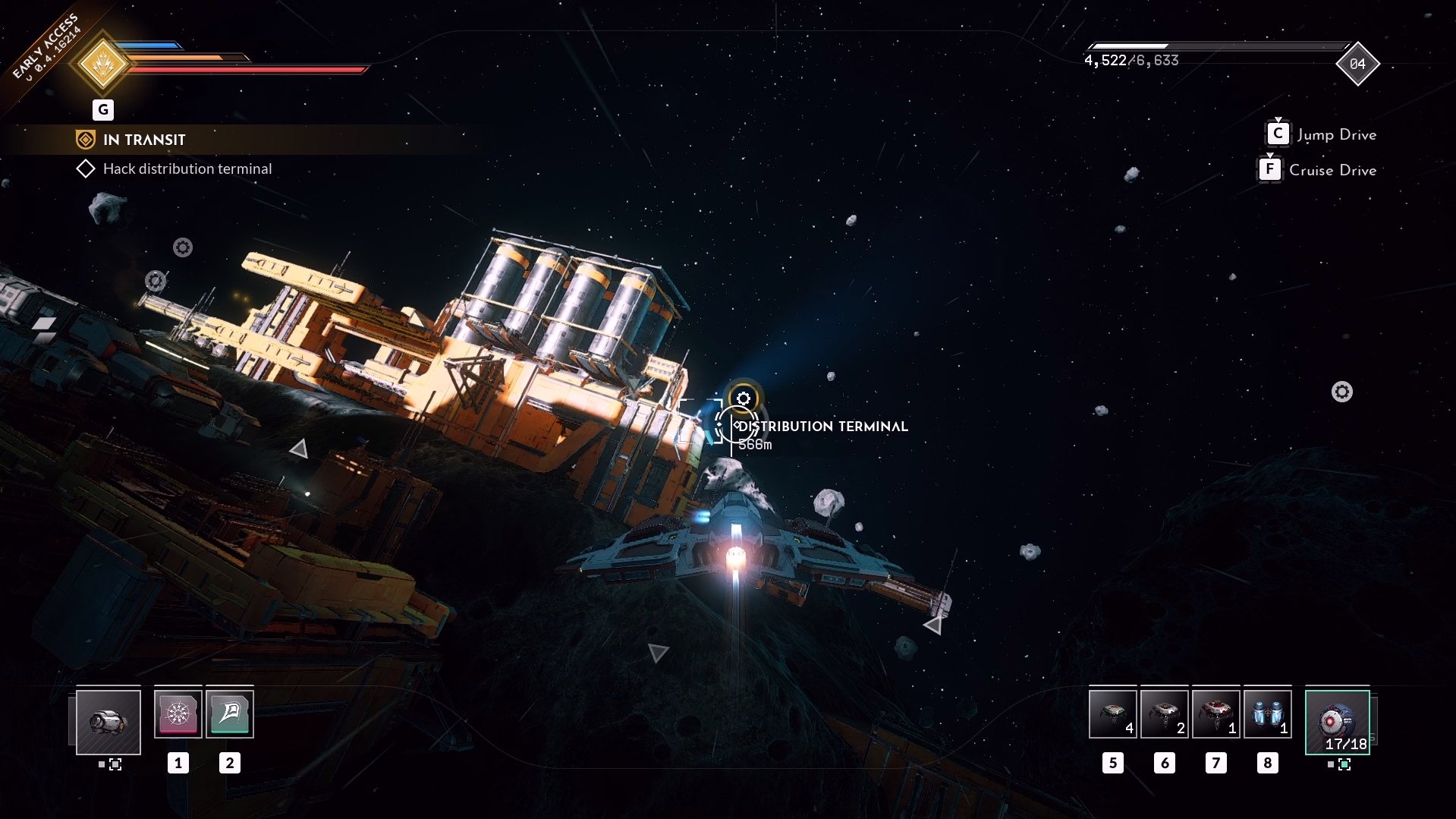Select the Hack distribution terminal objective

(187, 169)
